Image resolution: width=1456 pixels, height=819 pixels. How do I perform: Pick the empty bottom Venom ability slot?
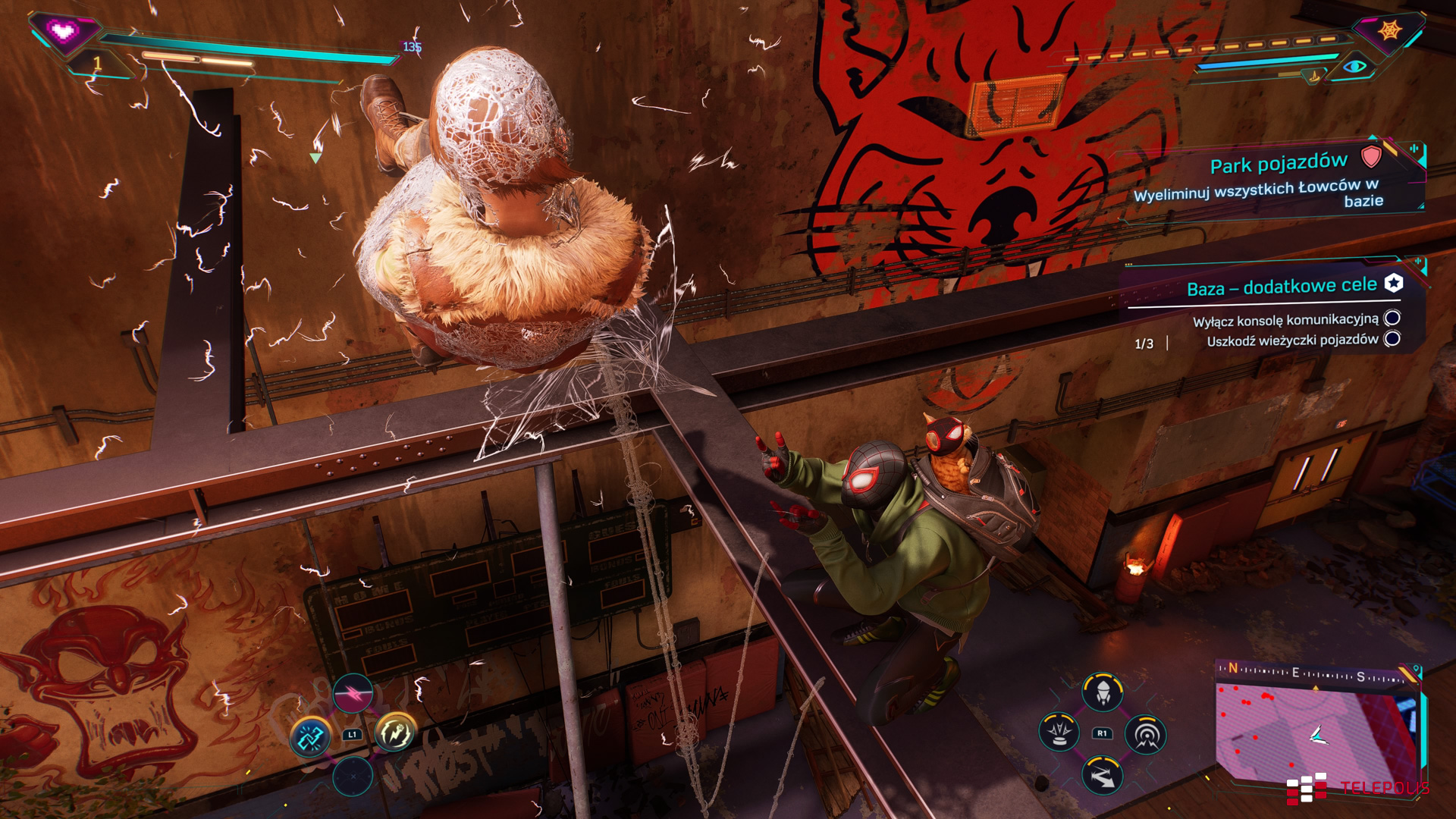point(353,777)
